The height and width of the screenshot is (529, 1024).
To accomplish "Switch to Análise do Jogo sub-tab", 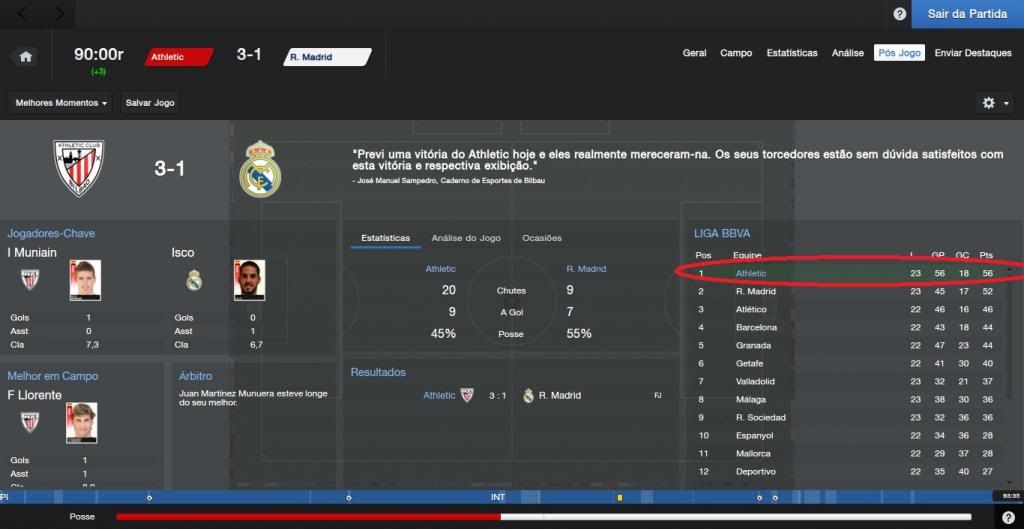I will click(466, 238).
